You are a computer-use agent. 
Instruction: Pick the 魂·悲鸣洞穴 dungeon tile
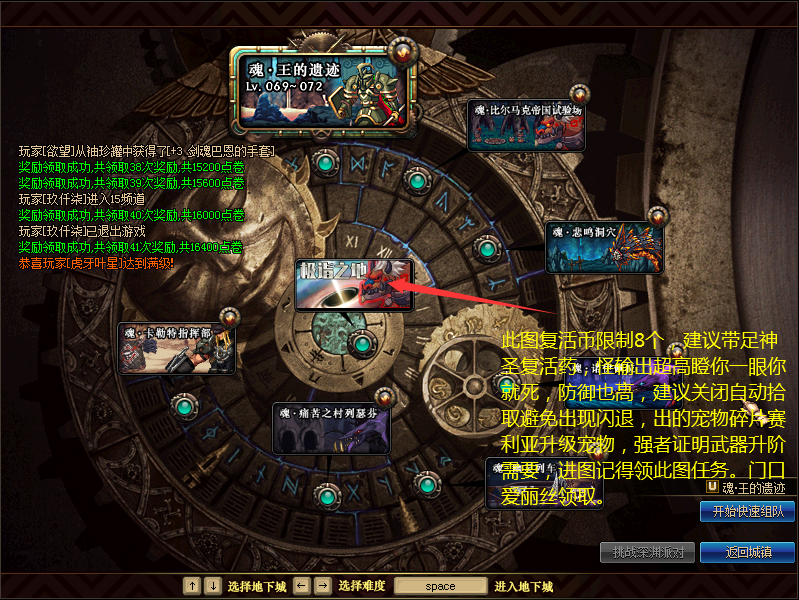(x=604, y=247)
